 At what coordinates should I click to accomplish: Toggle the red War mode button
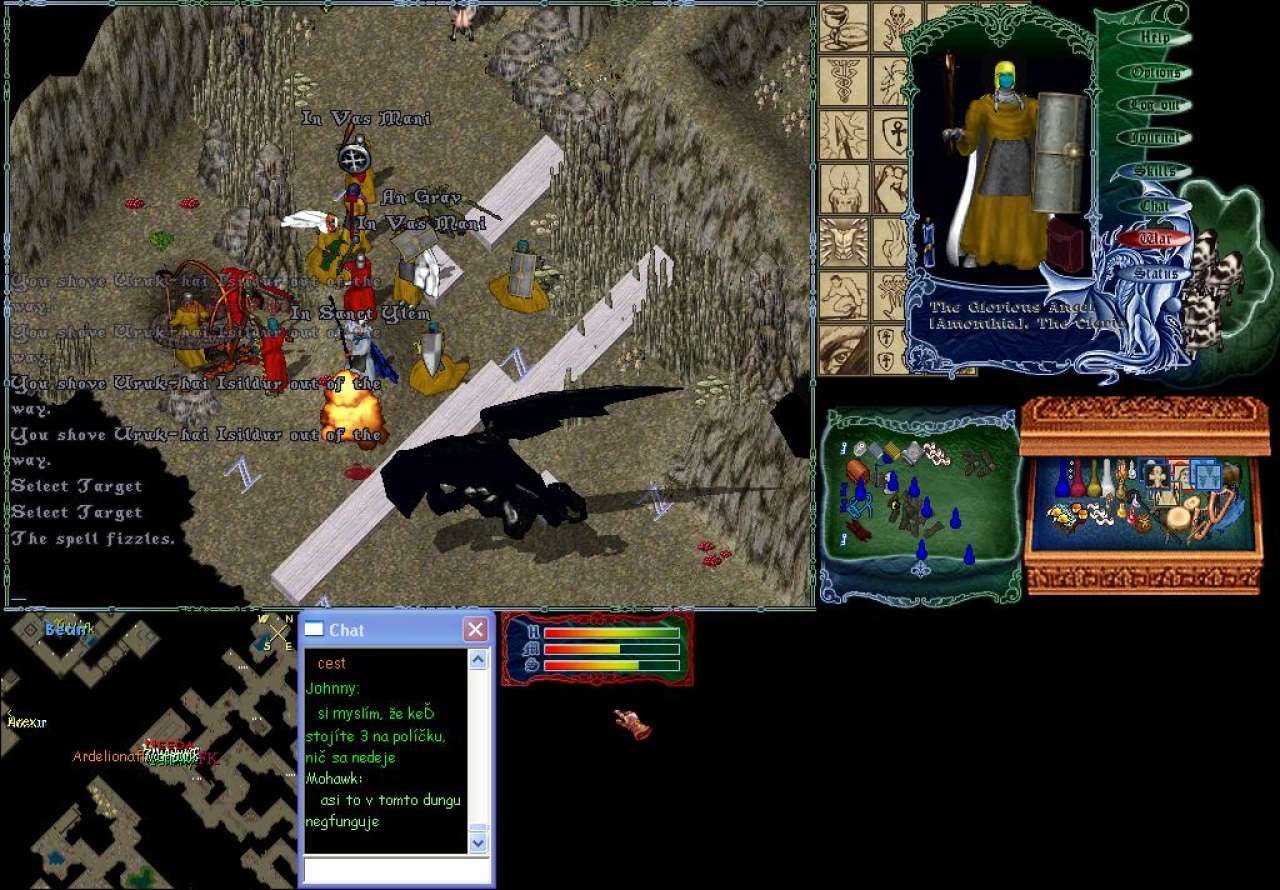(1155, 240)
